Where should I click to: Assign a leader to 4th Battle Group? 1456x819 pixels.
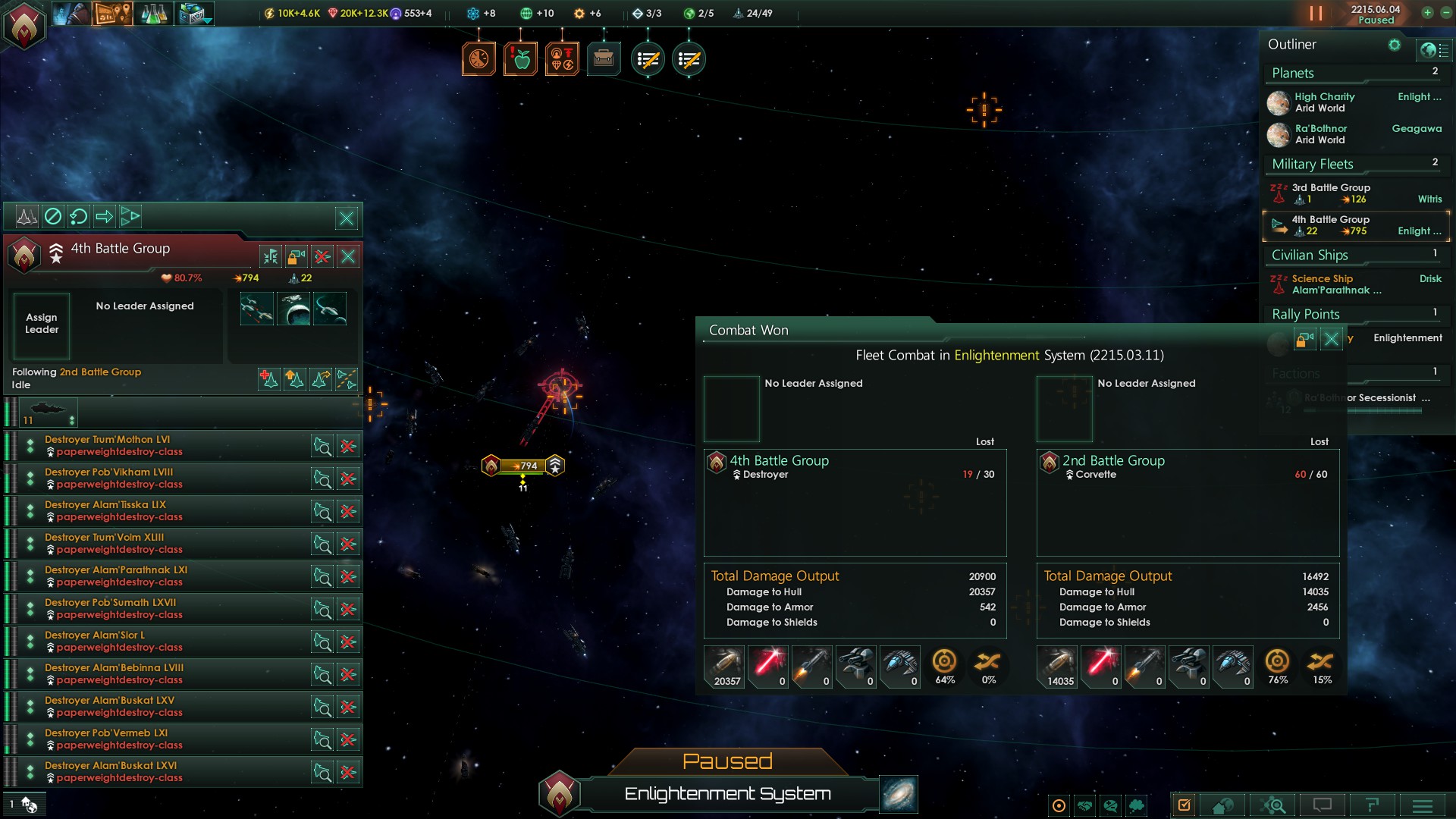[x=42, y=325]
